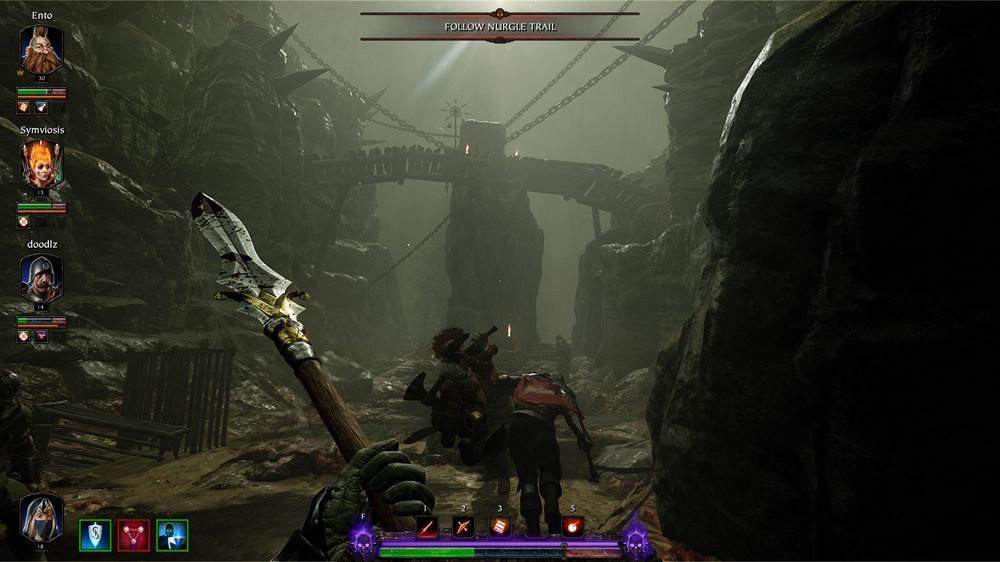Click the shield buff icon
The height and width of the screenshot is (562, 1000).
(96, 535)
